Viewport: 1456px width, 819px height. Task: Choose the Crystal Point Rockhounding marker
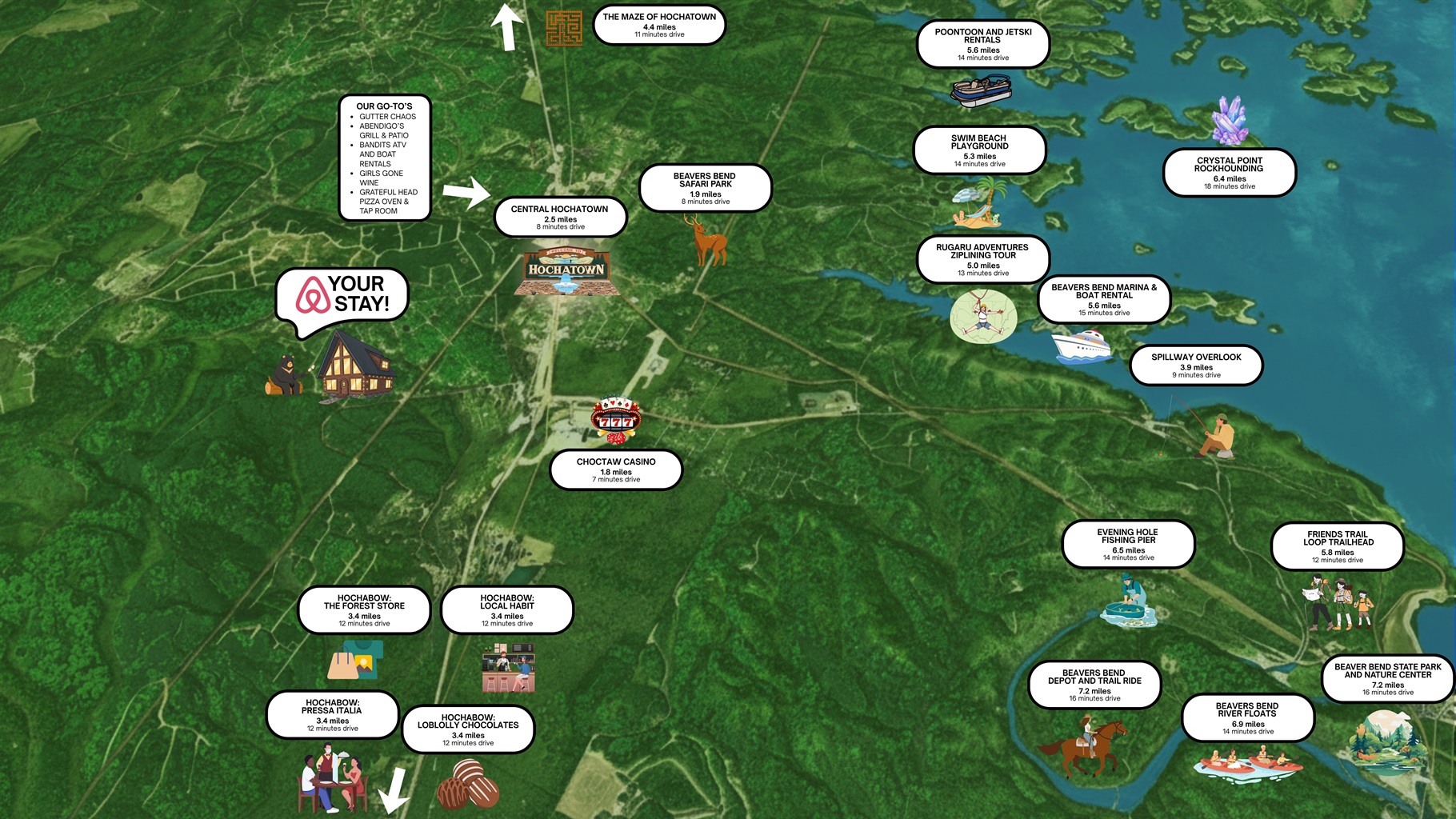[x=1229, y=173]
